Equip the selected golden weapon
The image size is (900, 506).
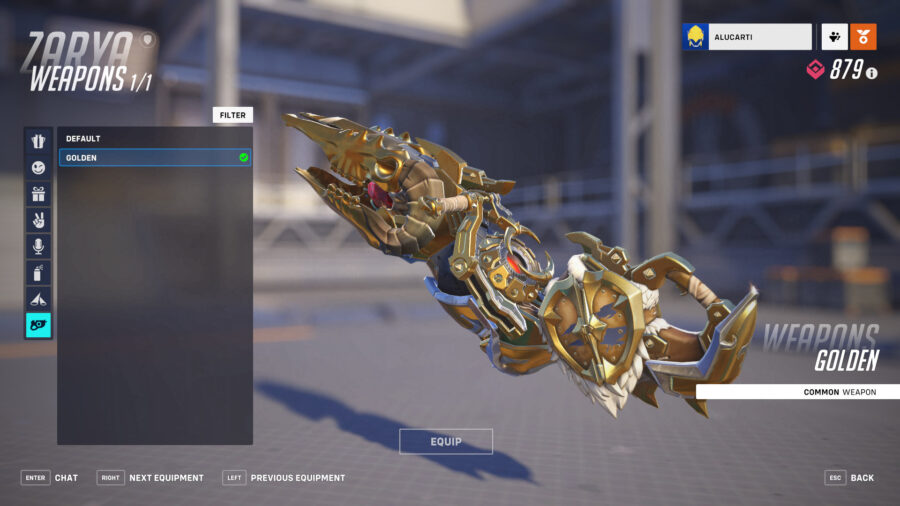[x=446, y=441]
